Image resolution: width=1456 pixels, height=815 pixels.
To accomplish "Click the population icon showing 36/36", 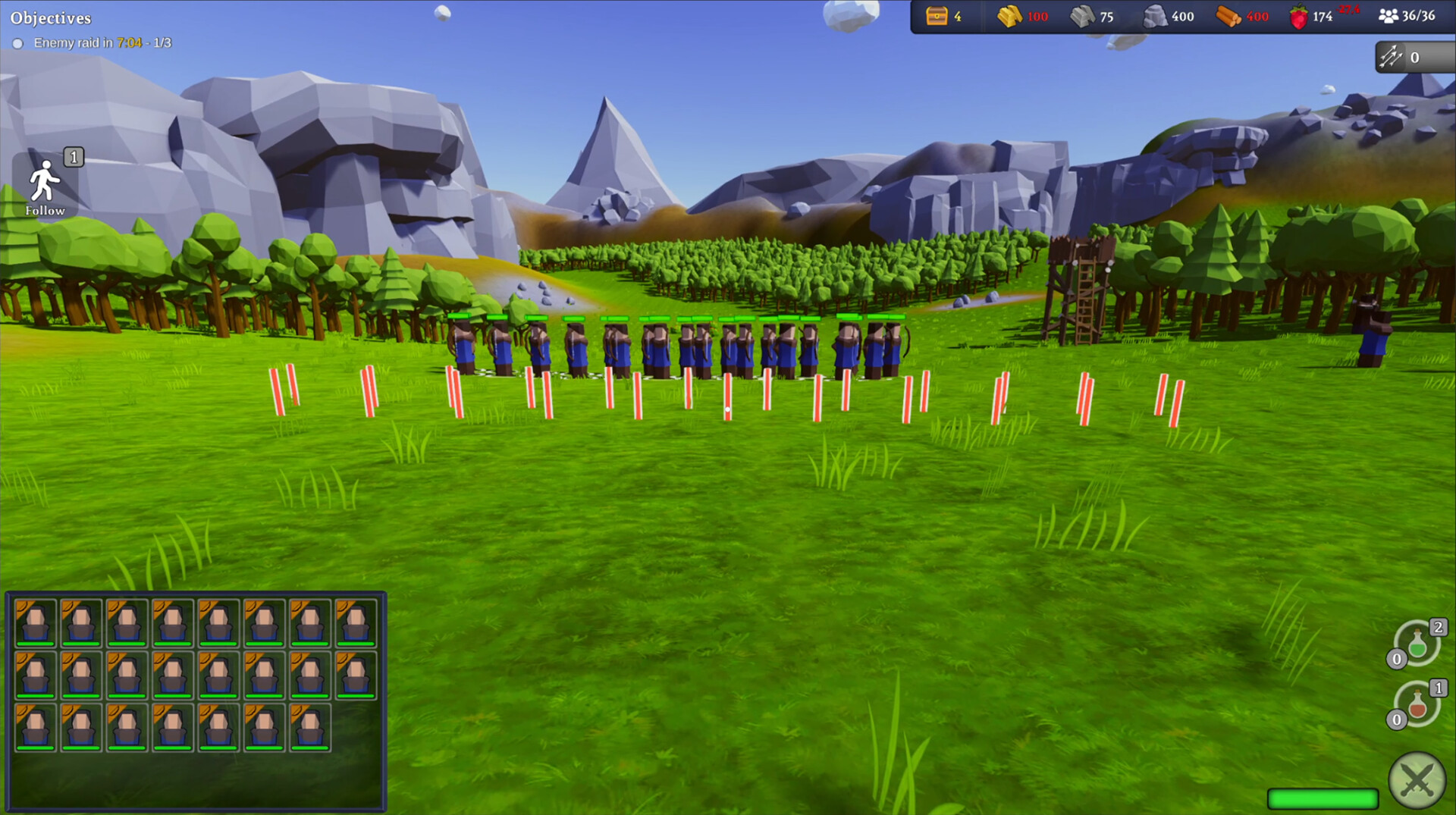I will pyautogui.click(x=1389, y=15).
